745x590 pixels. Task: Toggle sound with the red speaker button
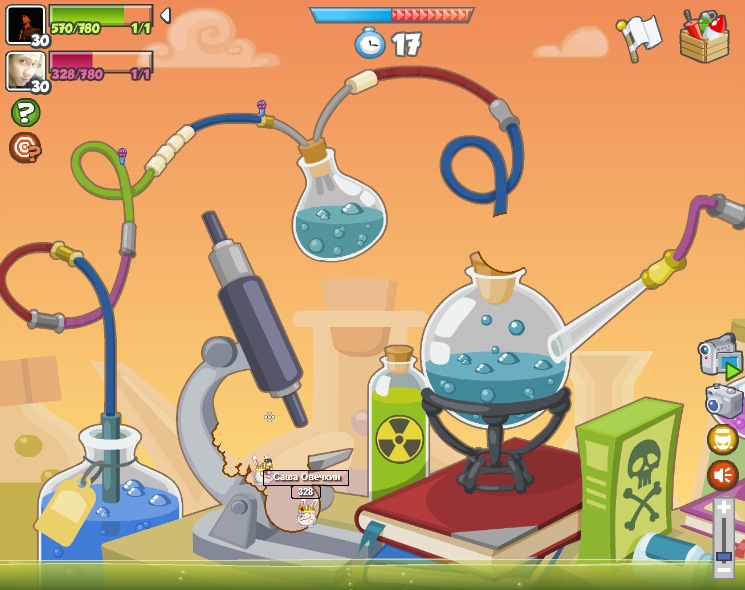pos(722,475)
